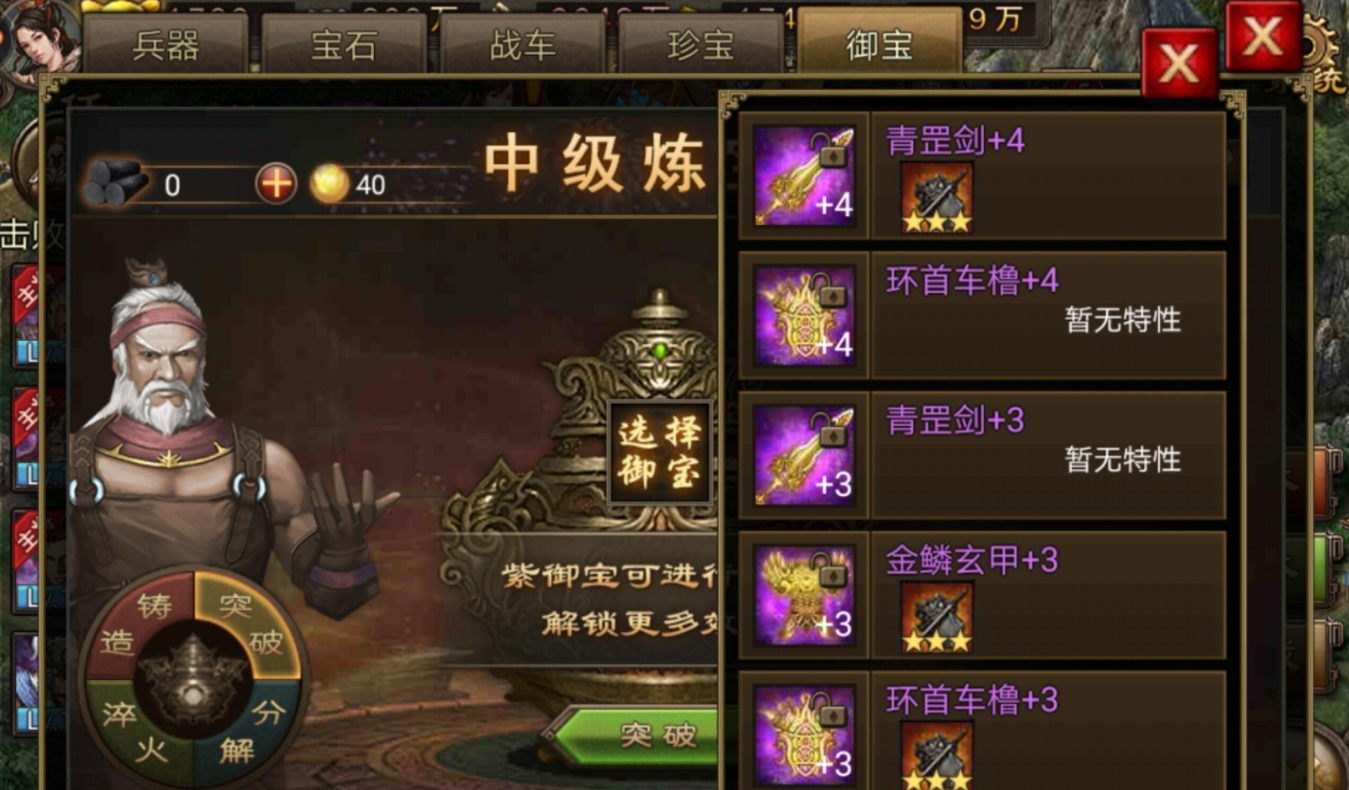Click the 环首车橹+3 item icon
The width and height of the screenshot is (1349, 790).
(802, 736)
